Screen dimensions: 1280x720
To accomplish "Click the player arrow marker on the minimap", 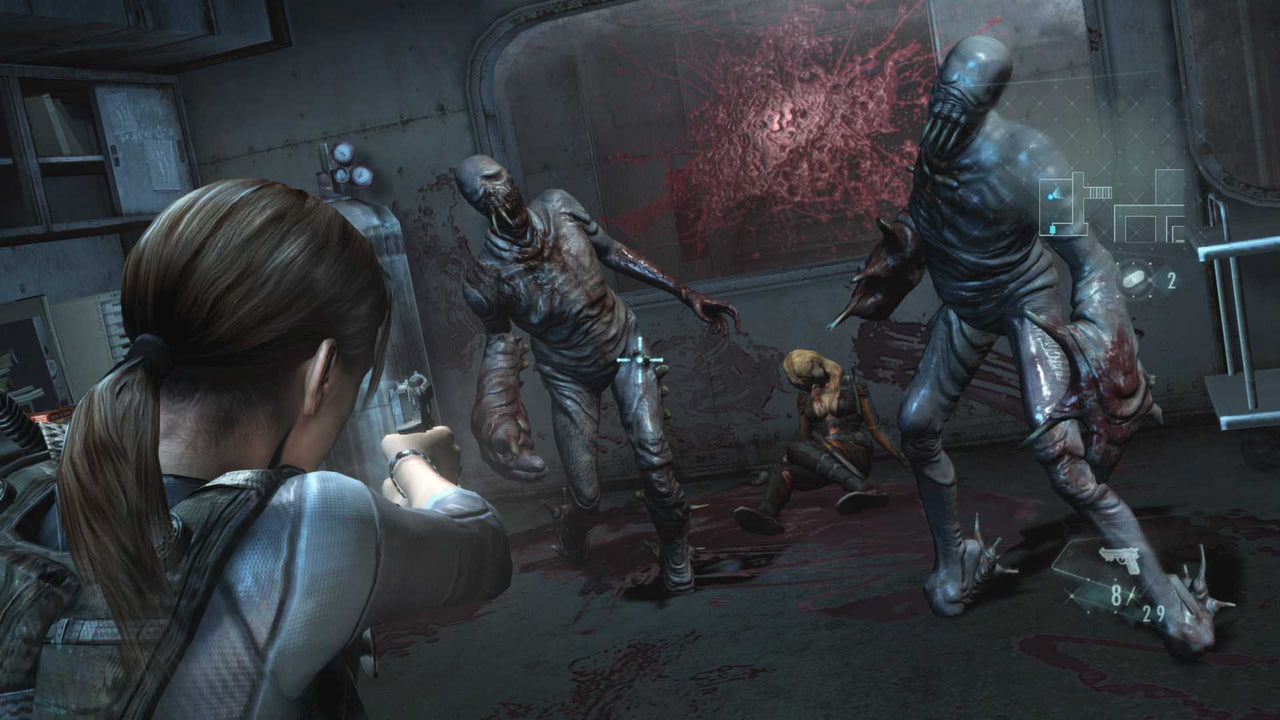I will click(1056, 193).
